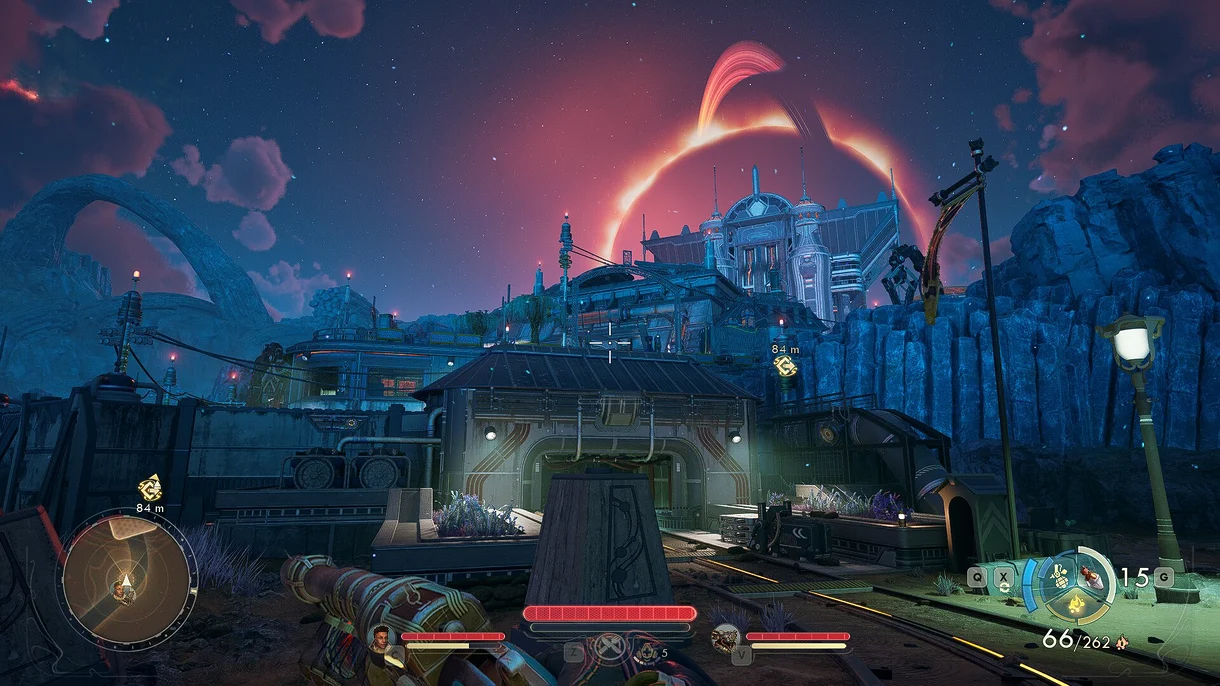Open the circular minimap
This screenshot has height=686, width=1220.
[129, 578]
